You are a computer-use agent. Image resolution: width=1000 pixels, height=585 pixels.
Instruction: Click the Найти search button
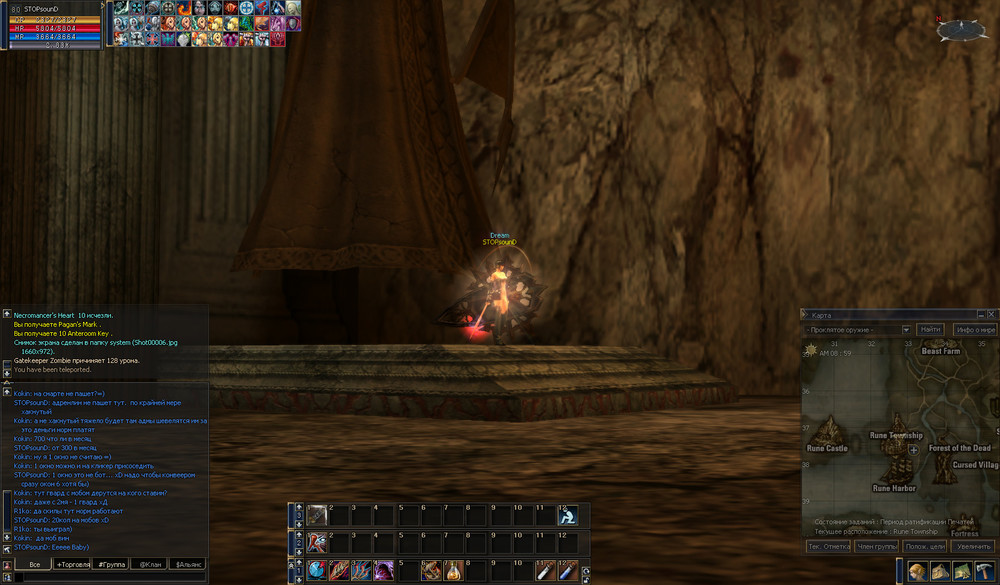pos(930,329)
